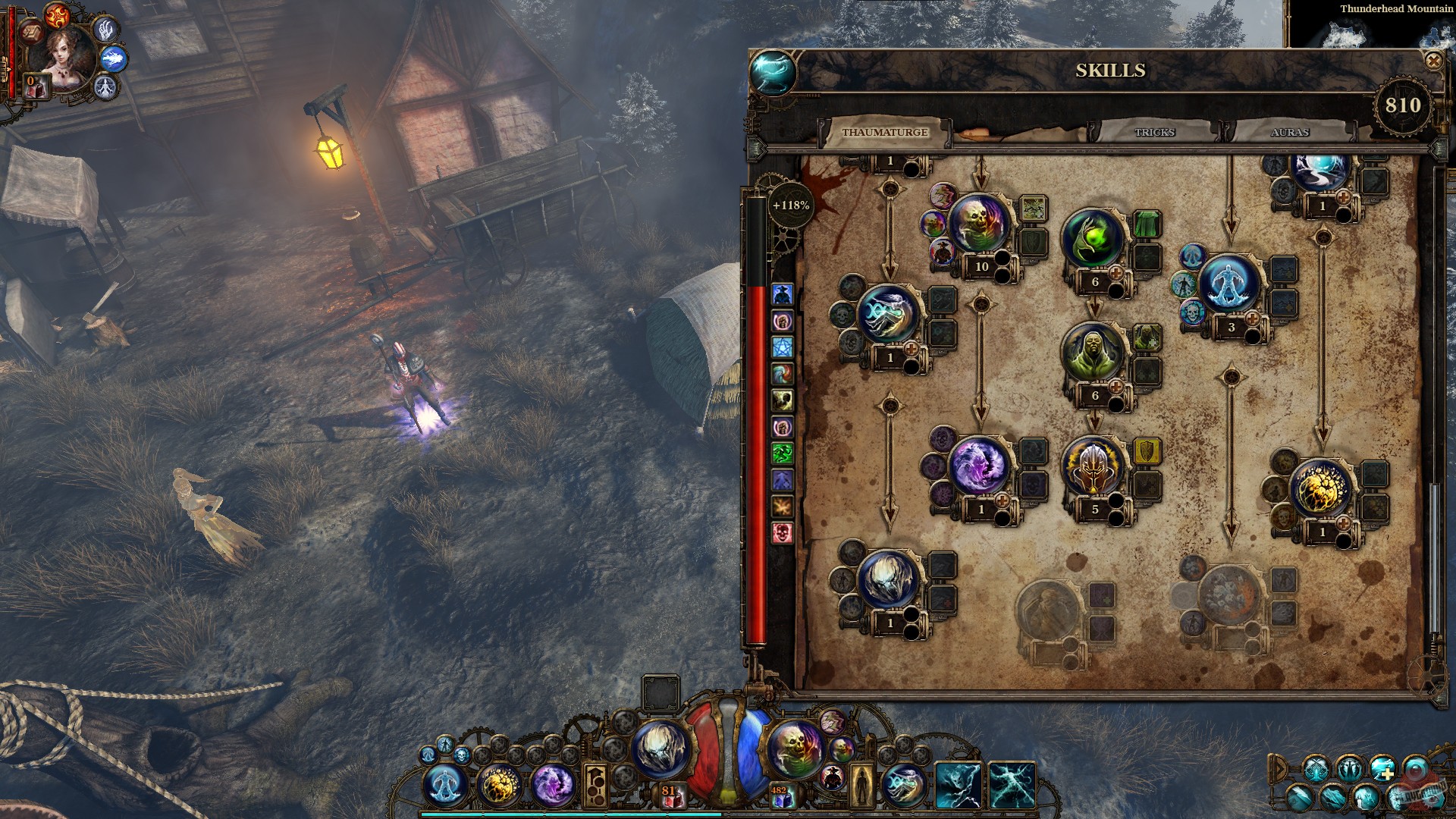1456x819 pixels.
Task: Select the ice golem summon skill
Action: coord(1229,282)
